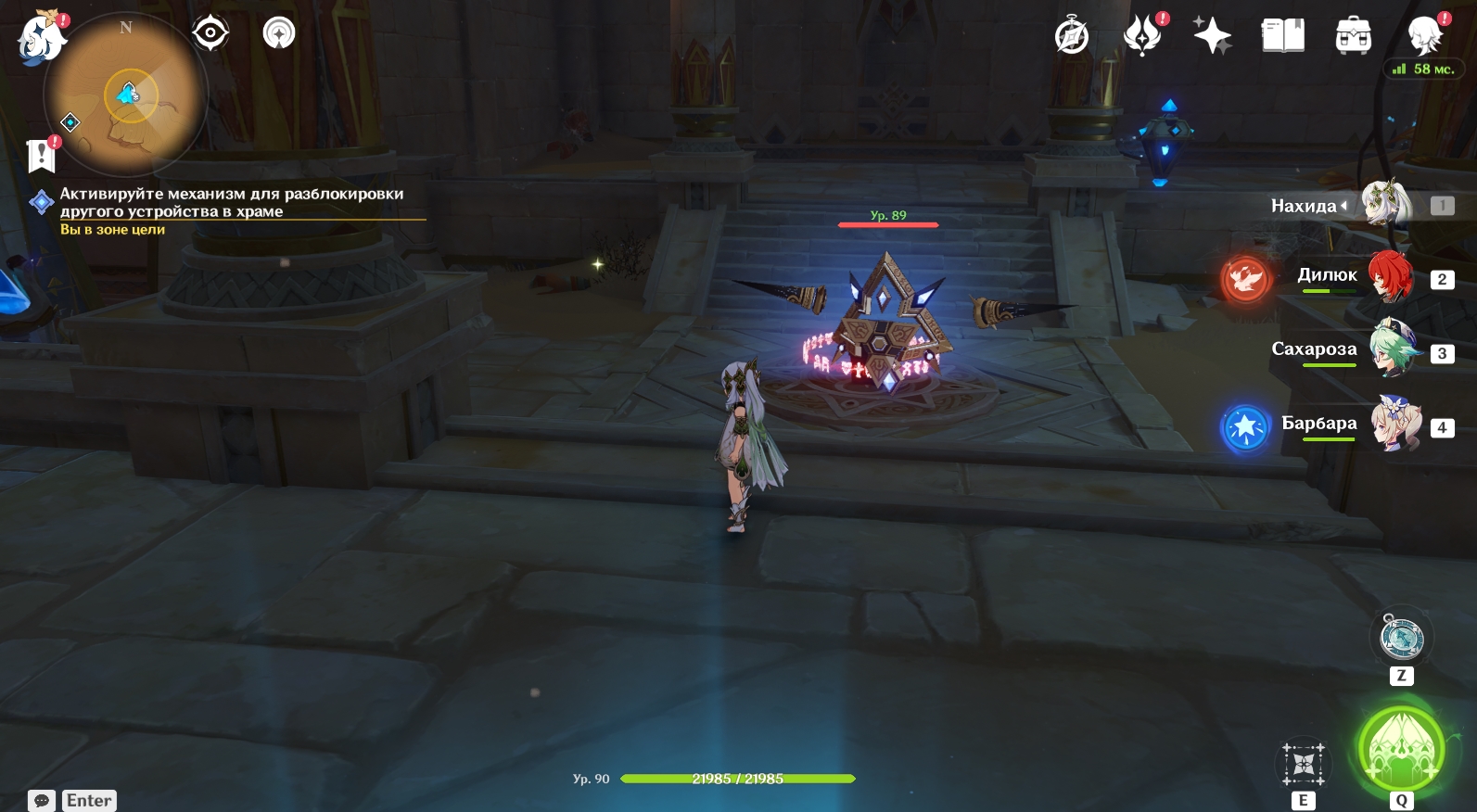The height and width of the screenshot is (812, 1477).
Task: Open the character menu head icon
Action: point(1424,36)
